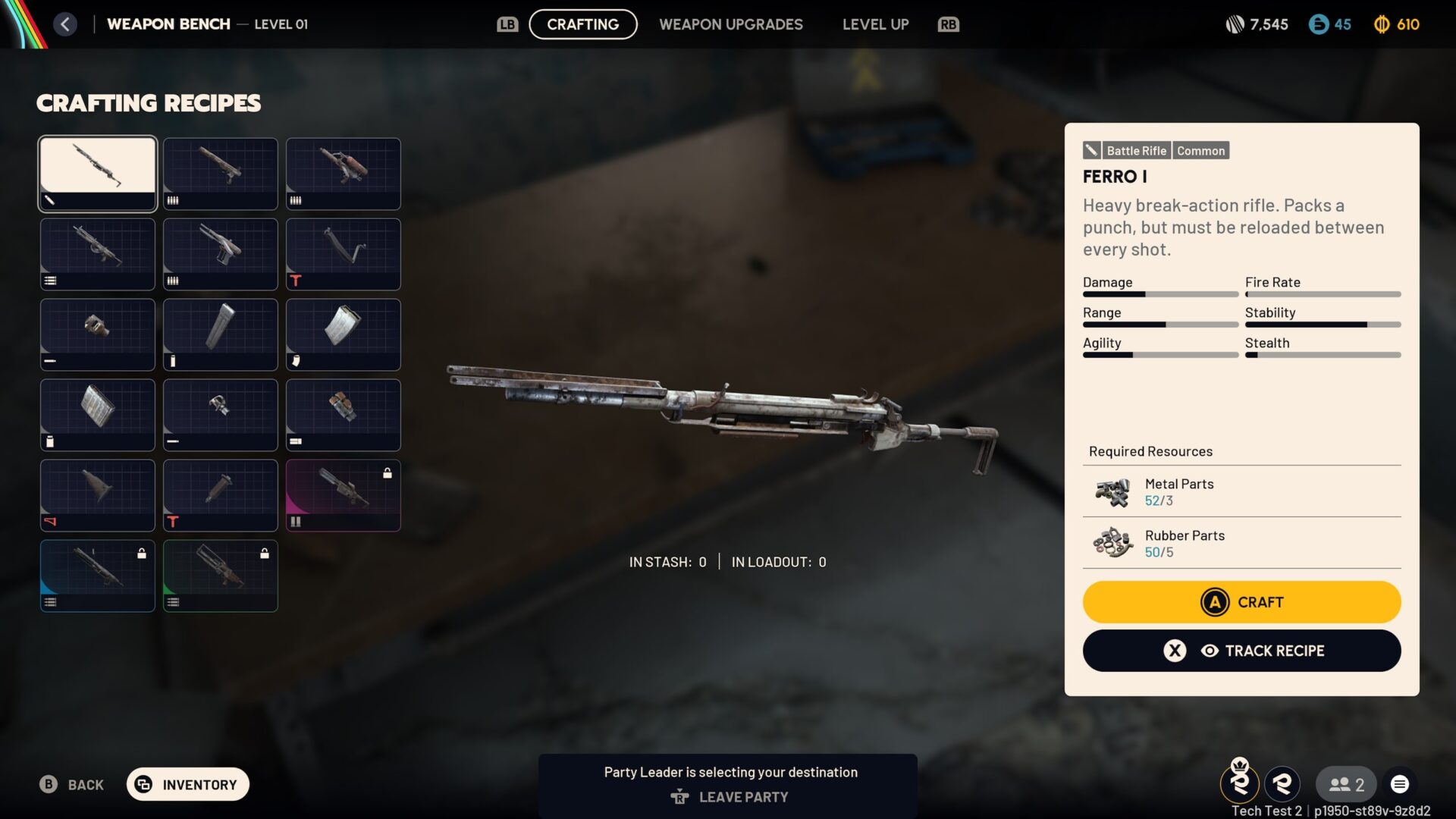Open the Level Up tab

(875, 24)
